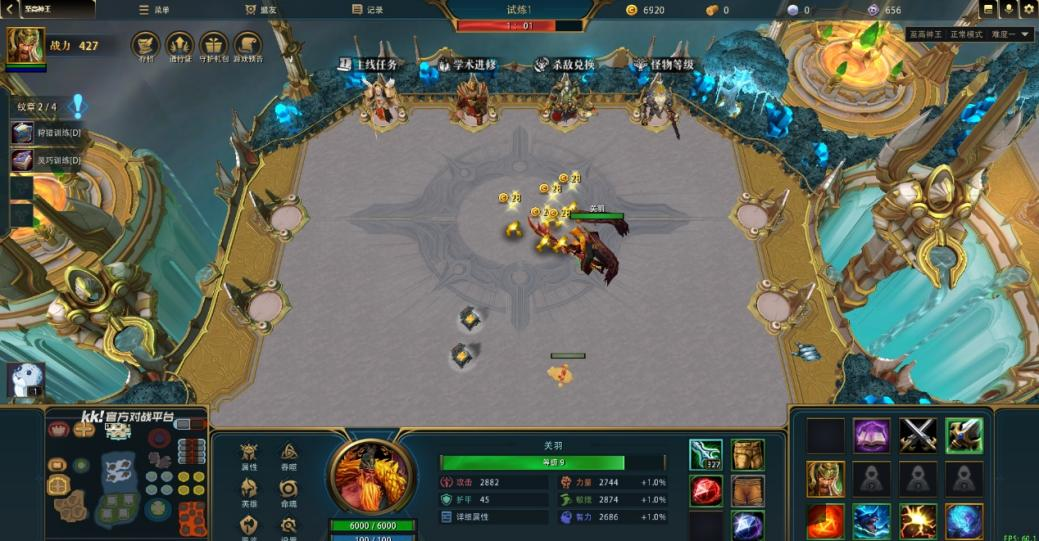Image resolution: width=1039 pixels, height=541 pixels.
Task: Open the 存档 save button
Action: coord(146,46)
